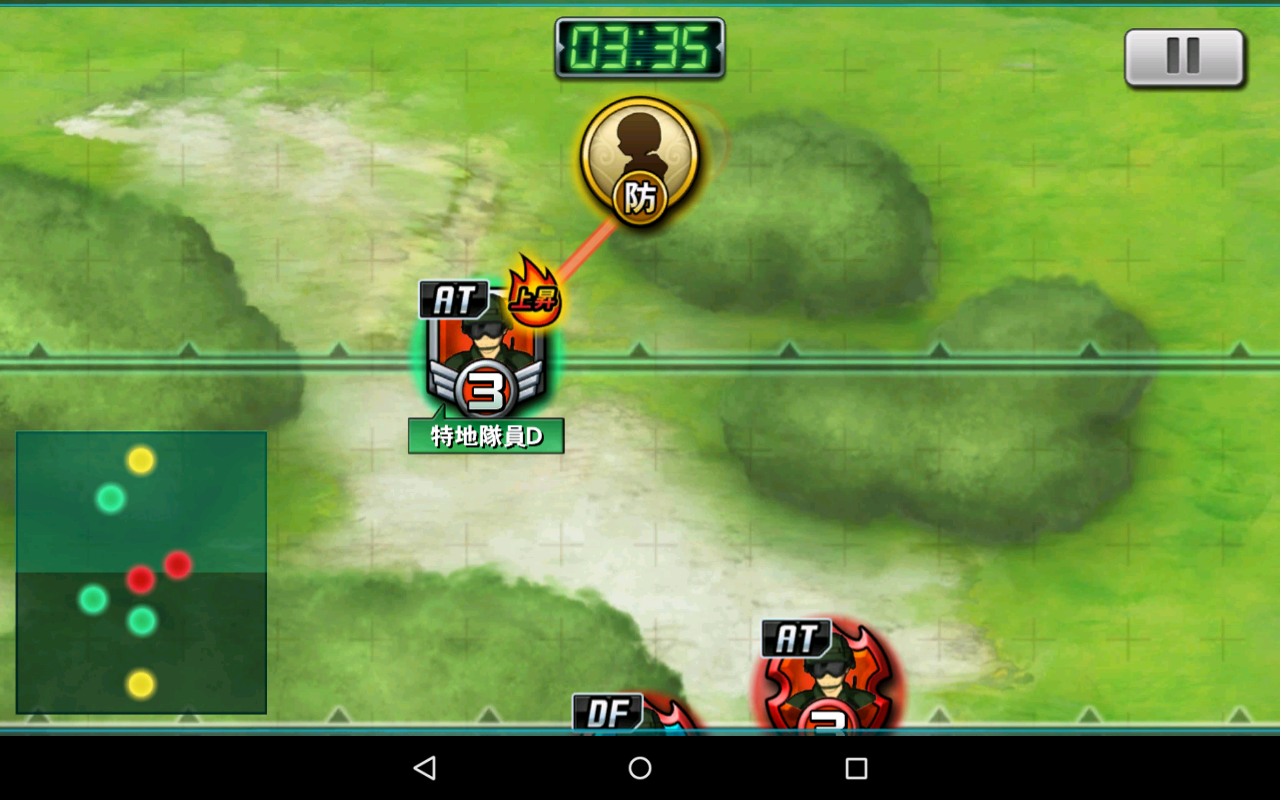Pause the battle with the pause button
The width and height of the screenshot is (1280, 800).
(x=1184, y=57)
